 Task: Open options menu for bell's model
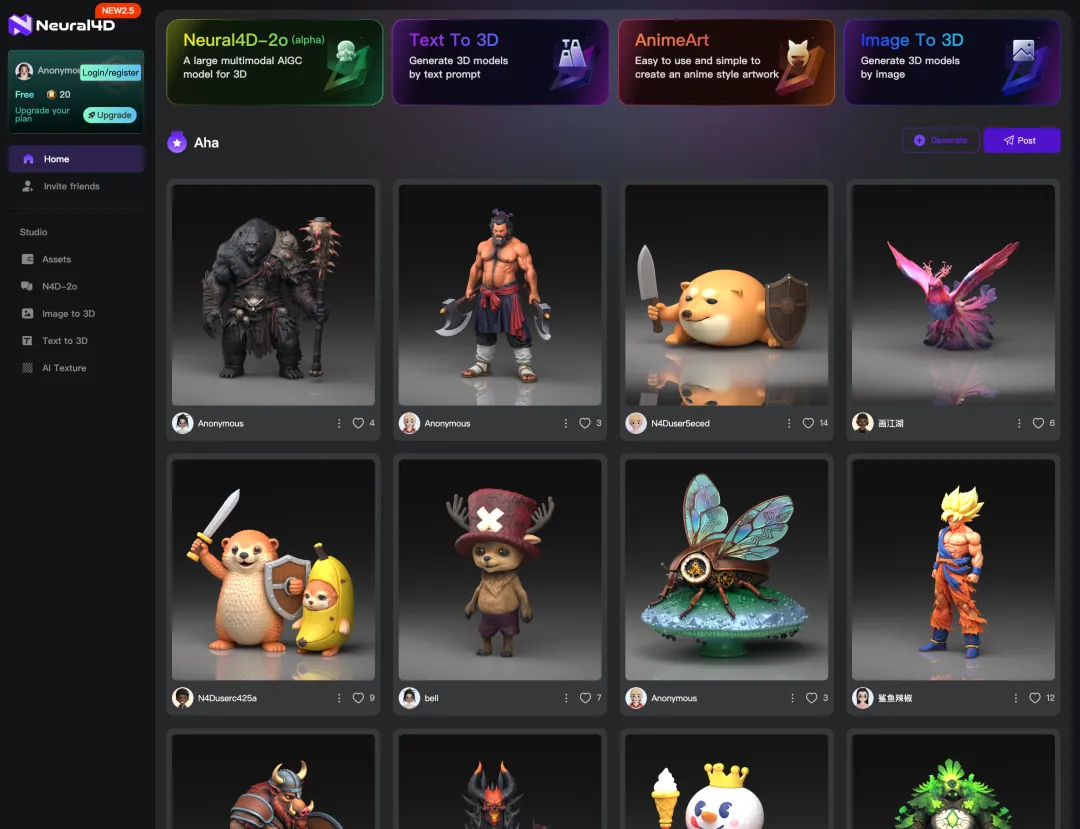(566, 698)
